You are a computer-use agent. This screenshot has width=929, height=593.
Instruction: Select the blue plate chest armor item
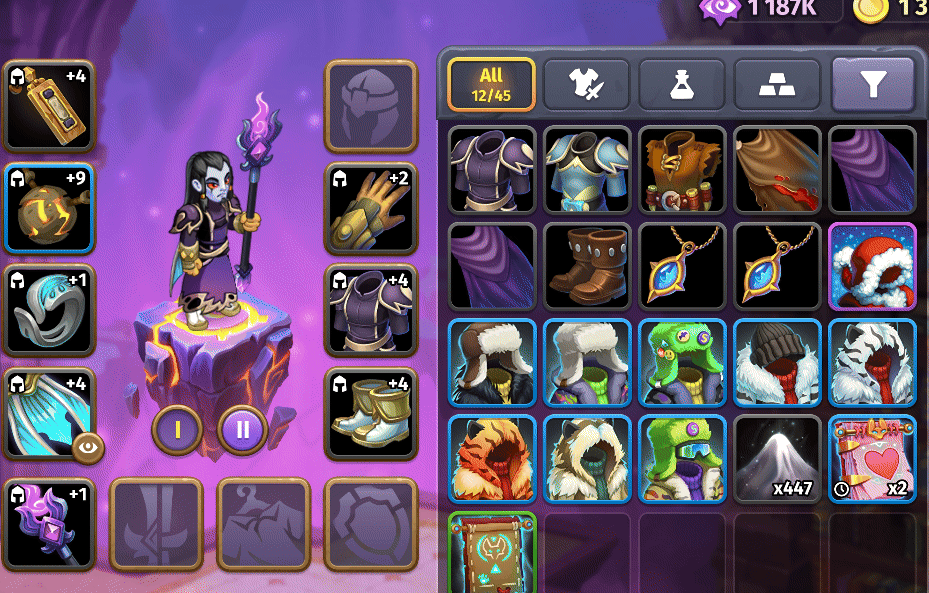click(586, 169)
